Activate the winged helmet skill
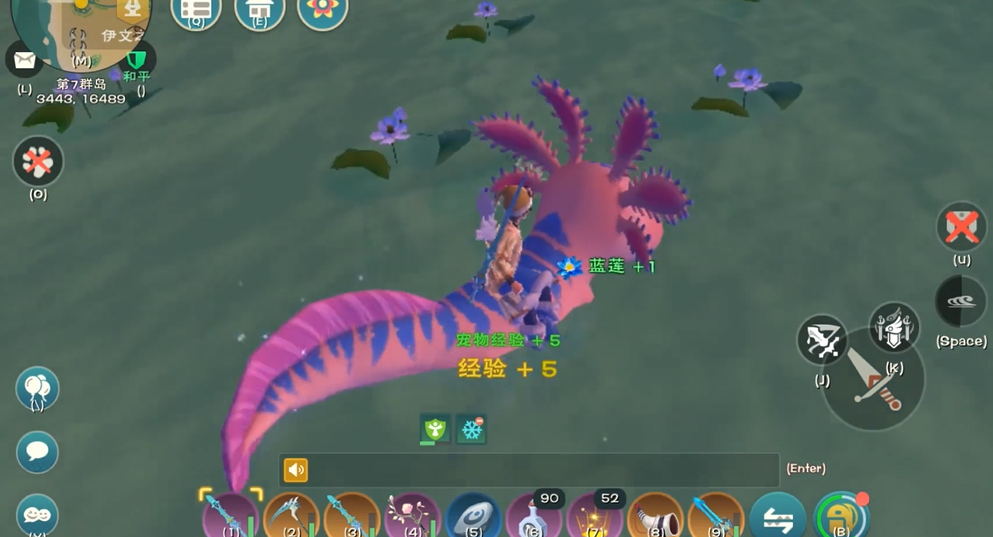993x537 pixels. [894, 328]
